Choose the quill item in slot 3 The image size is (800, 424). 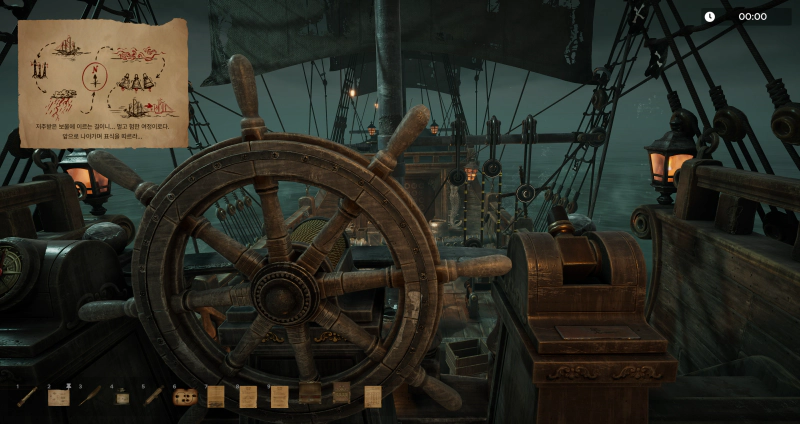[x=91, y=397]
